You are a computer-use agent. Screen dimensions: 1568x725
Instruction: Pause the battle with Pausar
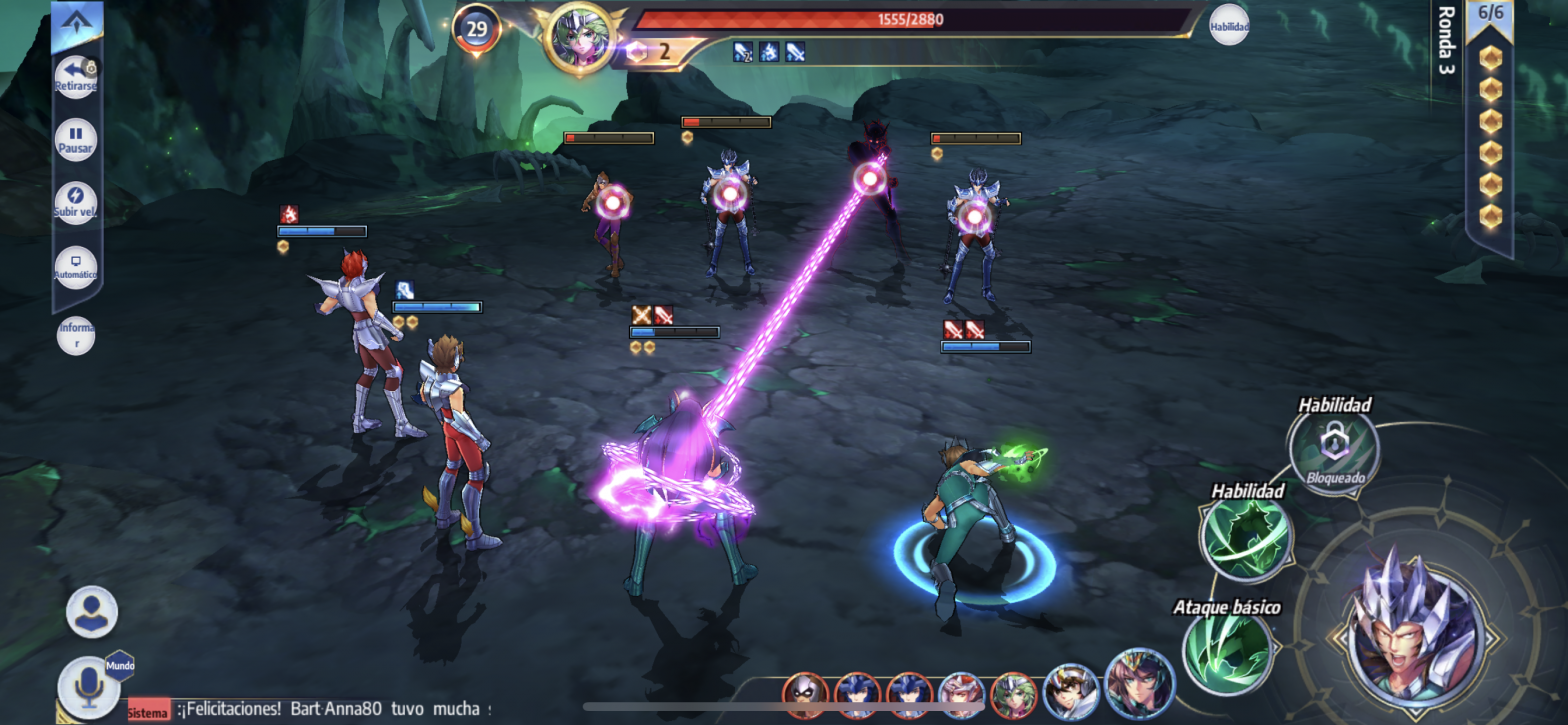coord(76,139)
